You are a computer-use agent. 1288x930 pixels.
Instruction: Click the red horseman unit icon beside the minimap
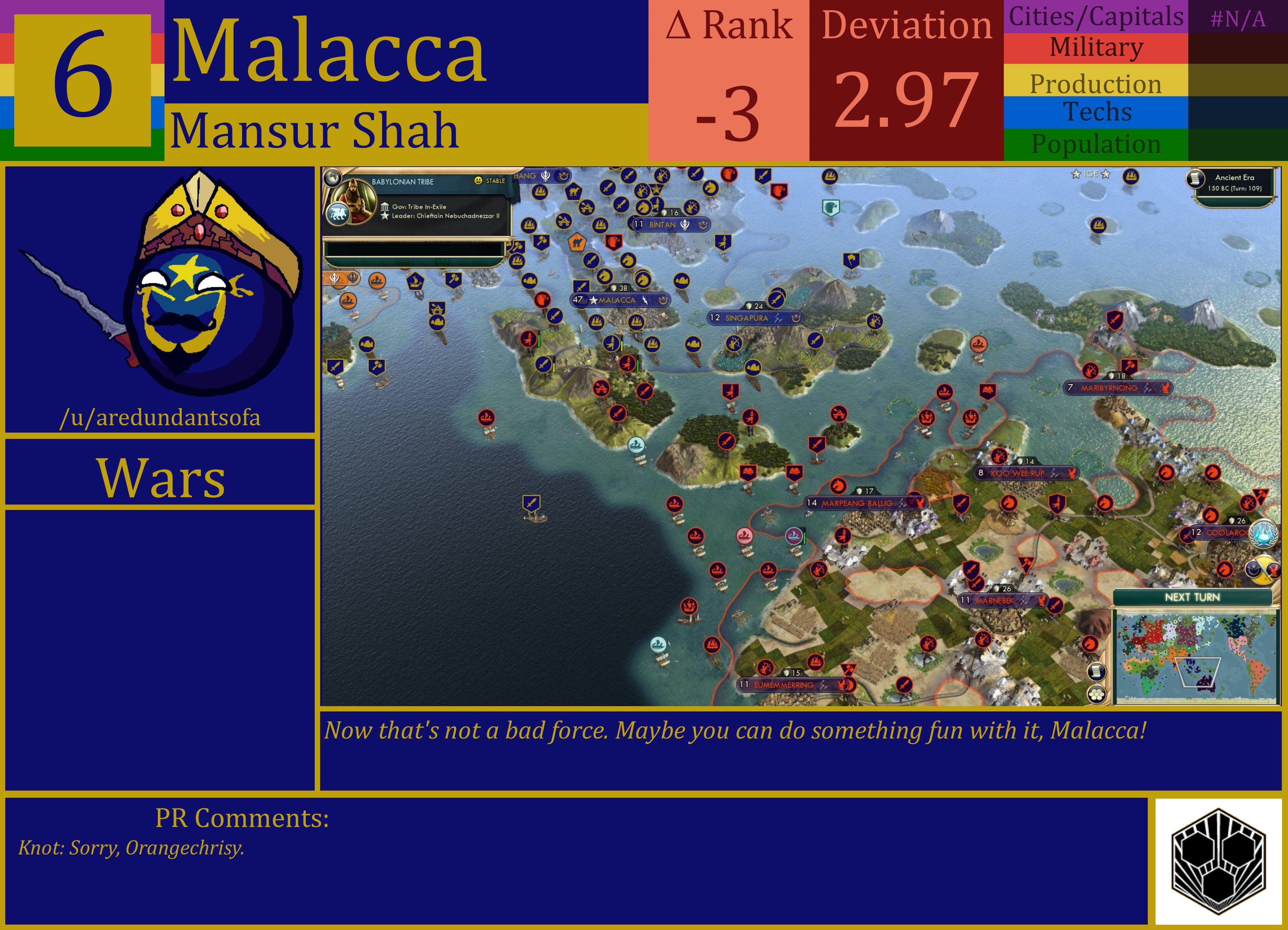tap(1091, 644)
